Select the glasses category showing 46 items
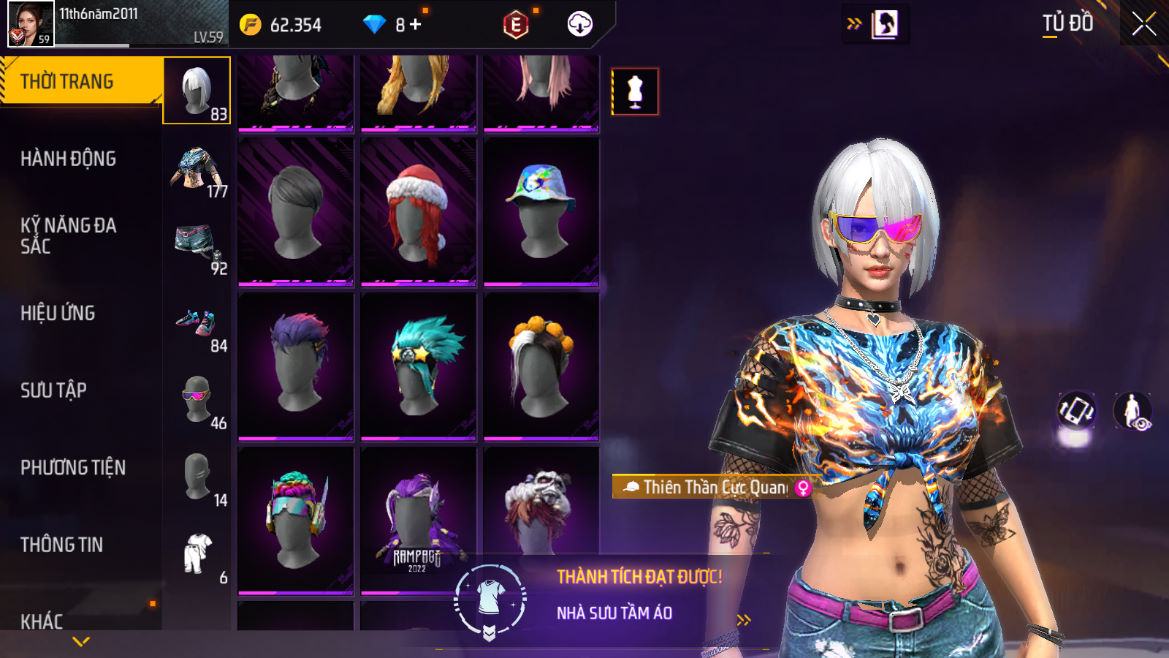The height and width of the screenshot is (658, 1169). [x=197, y=398]
